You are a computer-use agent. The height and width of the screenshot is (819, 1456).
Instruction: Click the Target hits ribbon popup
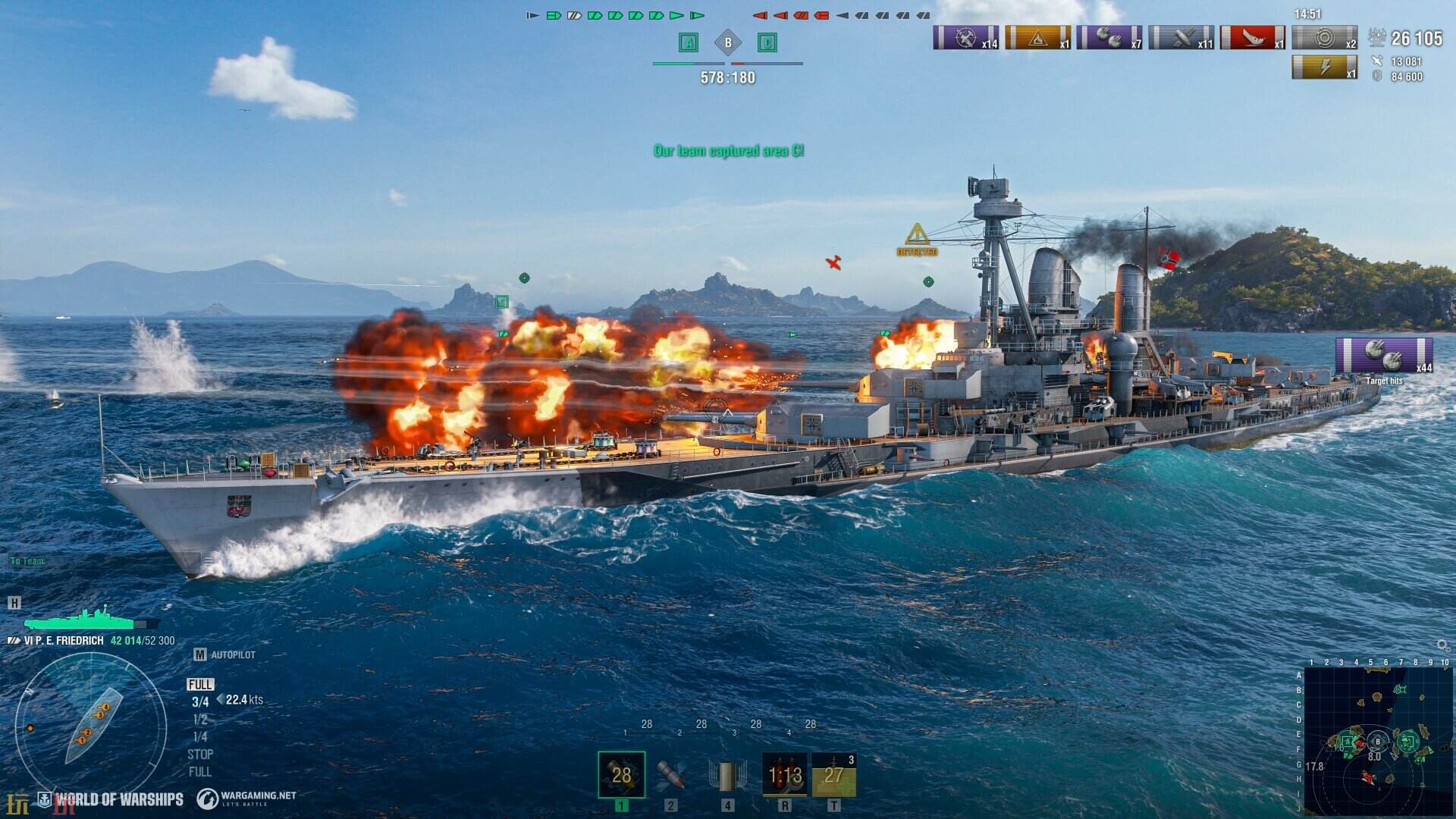coord(1384,356)
